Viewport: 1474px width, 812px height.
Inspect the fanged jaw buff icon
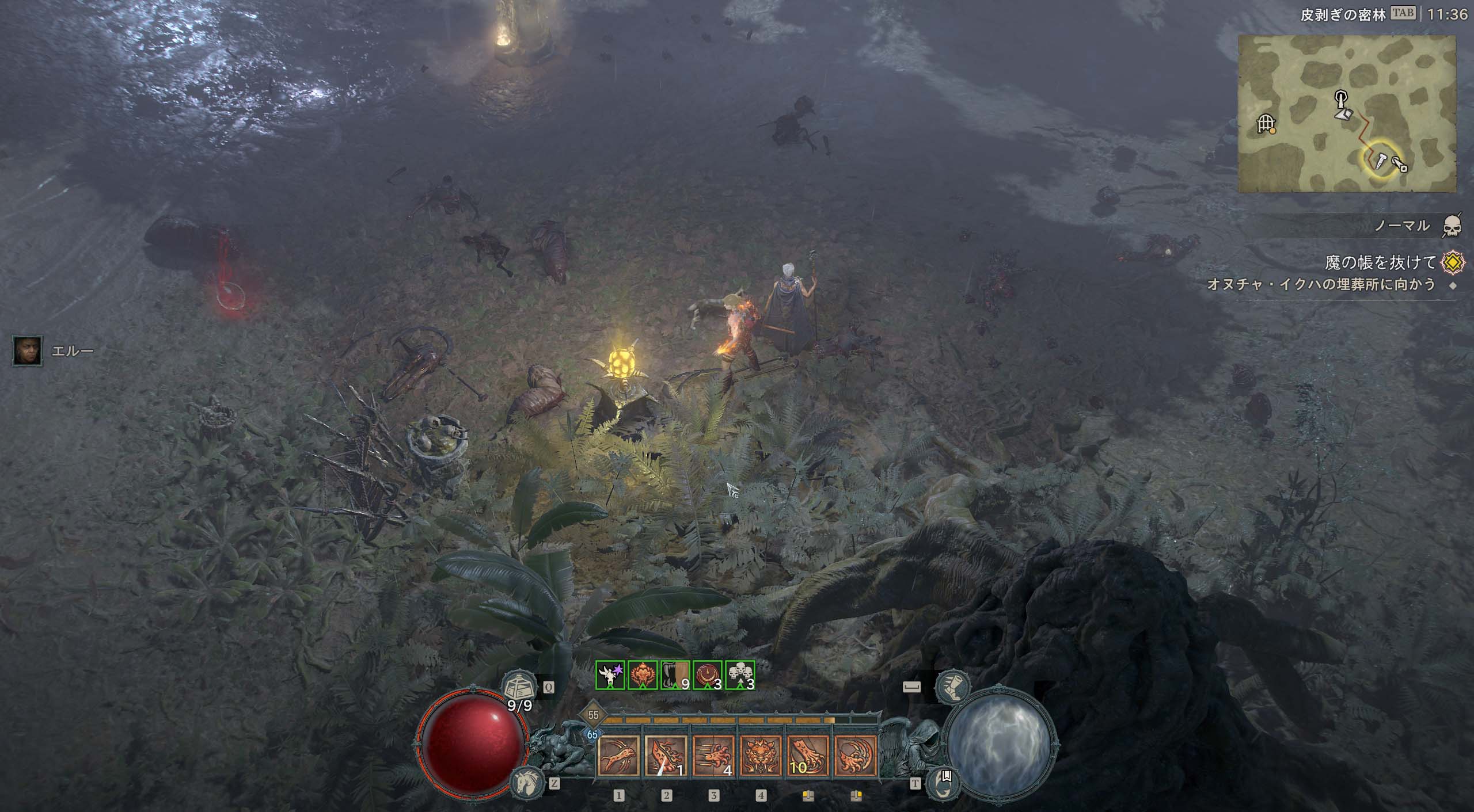(675, 675)
